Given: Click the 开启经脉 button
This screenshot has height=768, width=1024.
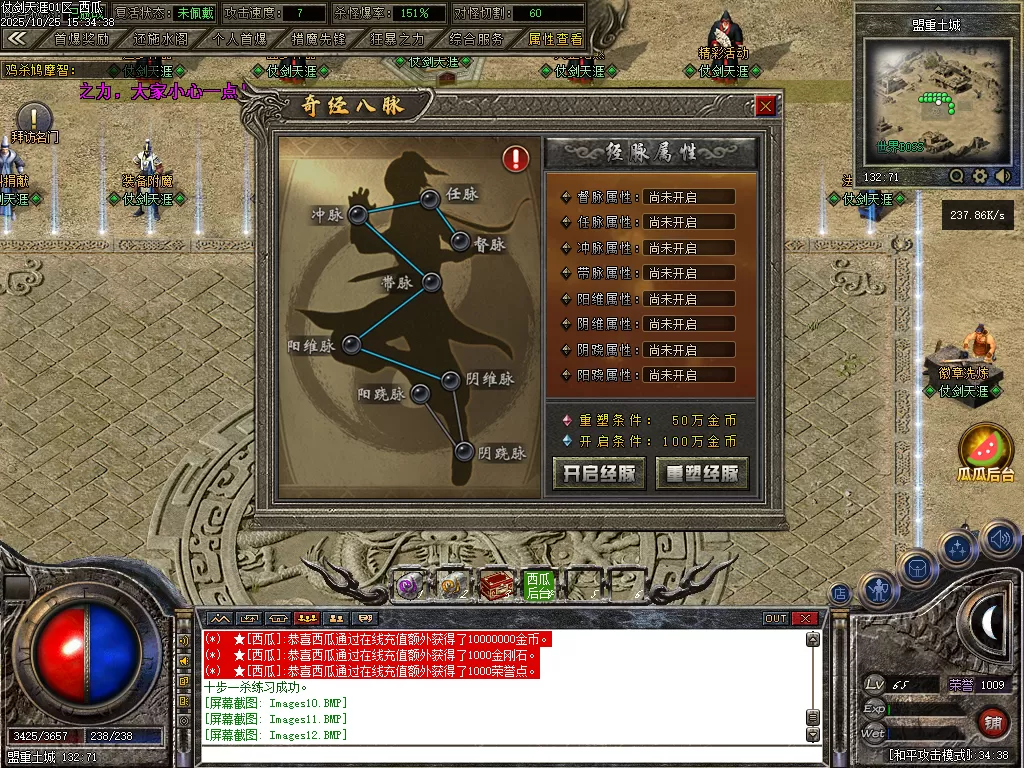Looking at the screenshot, I should point(599,474).
